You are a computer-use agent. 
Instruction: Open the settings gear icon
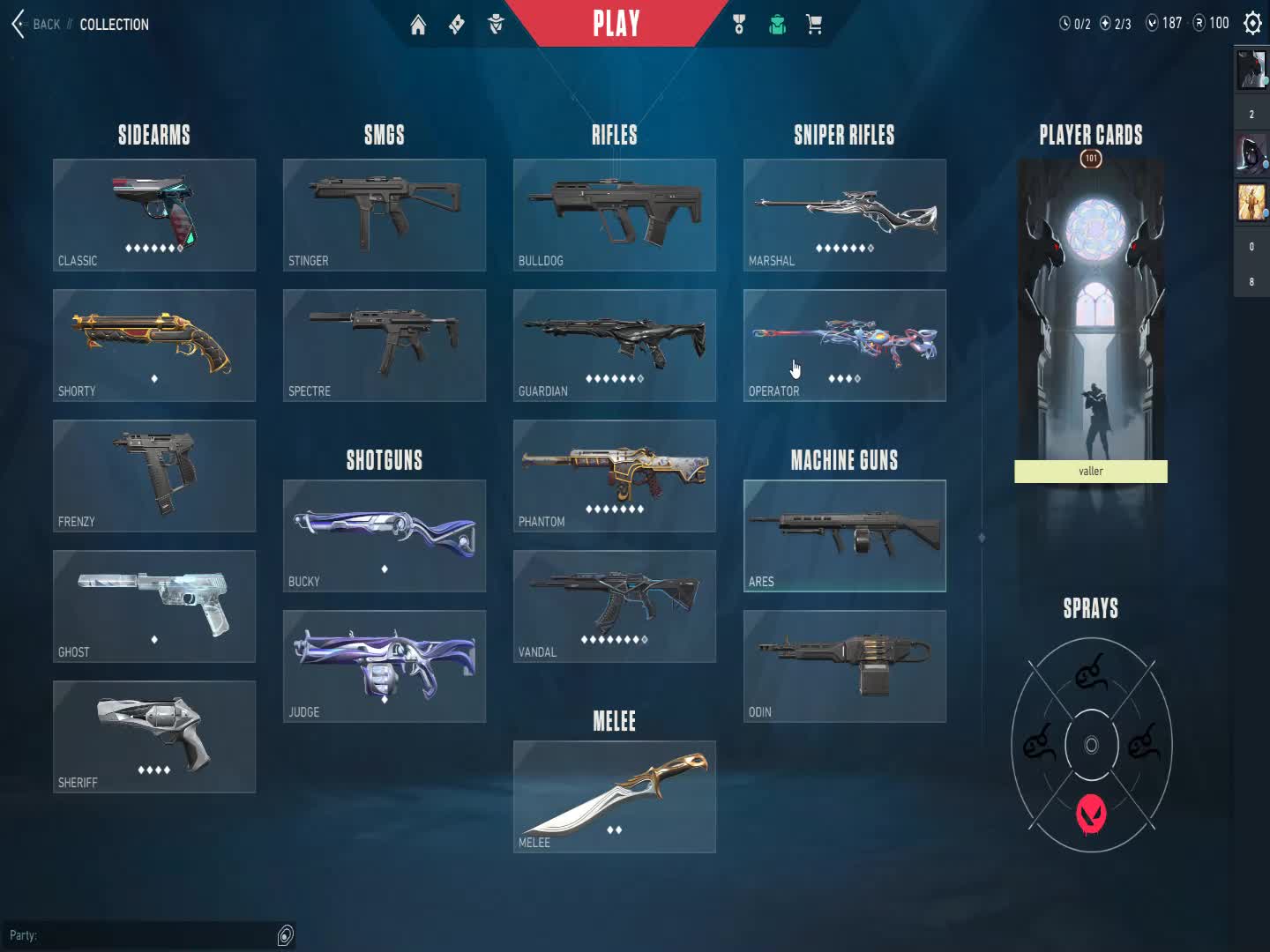point(1252,24)
